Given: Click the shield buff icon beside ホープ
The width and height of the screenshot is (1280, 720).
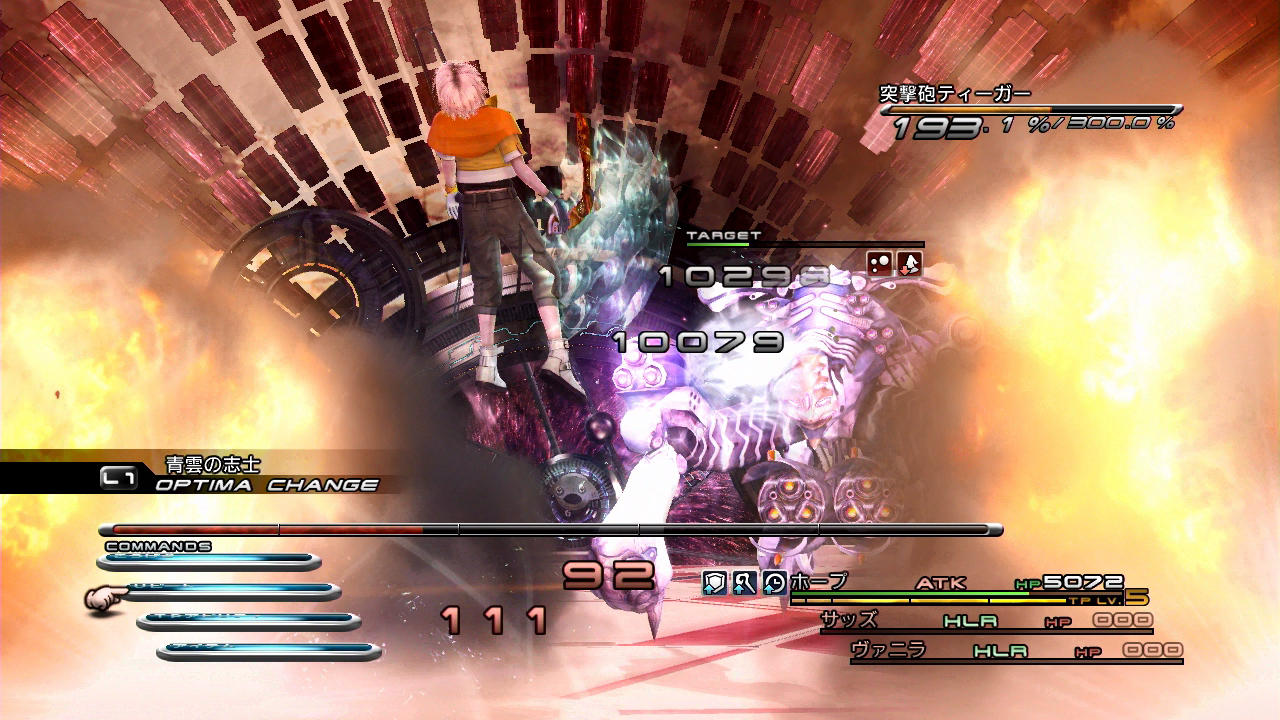Looking at the screenshot, I should tap(714, 583).
